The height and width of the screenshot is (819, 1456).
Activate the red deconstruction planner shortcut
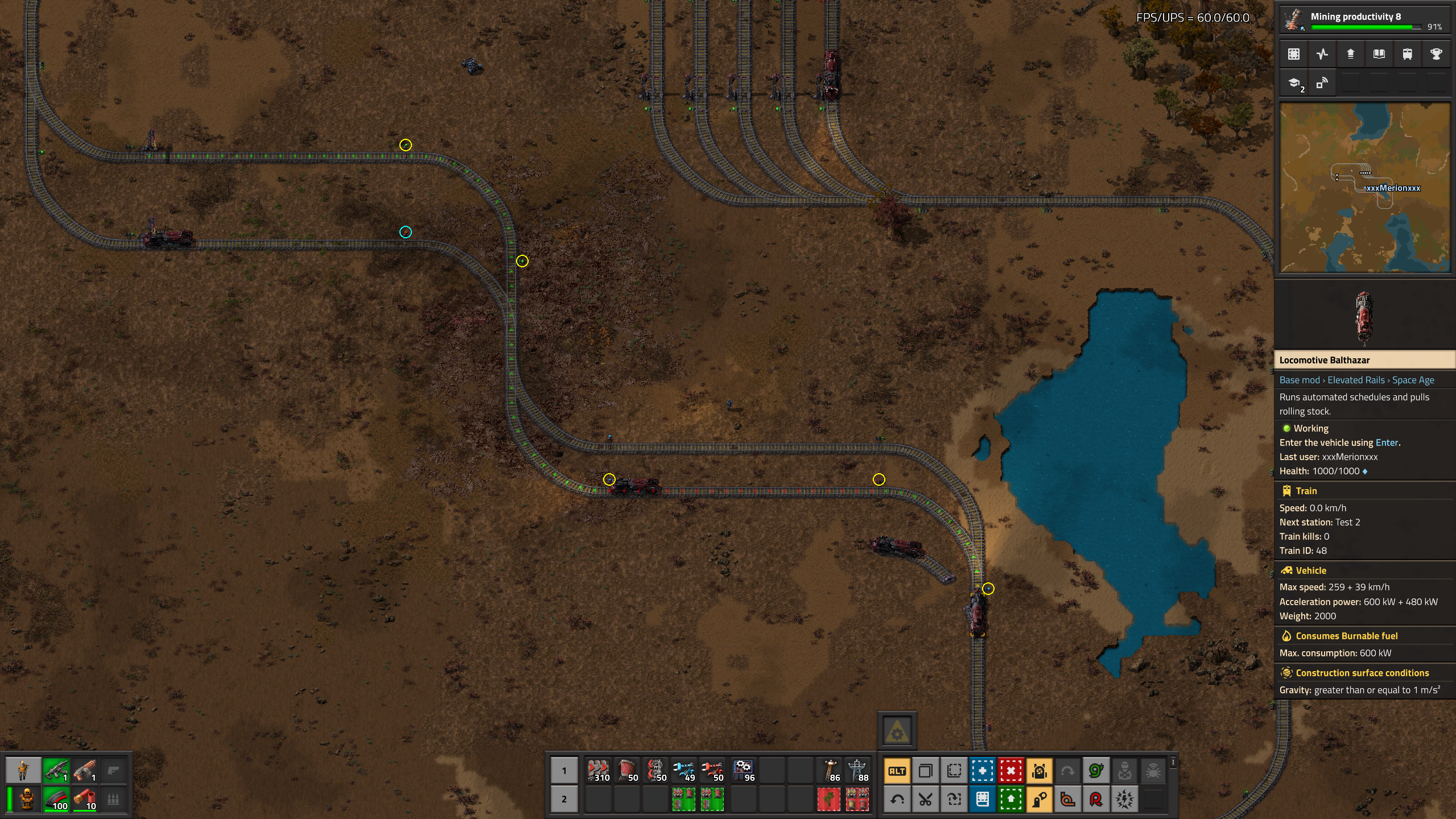point(1010,771)
